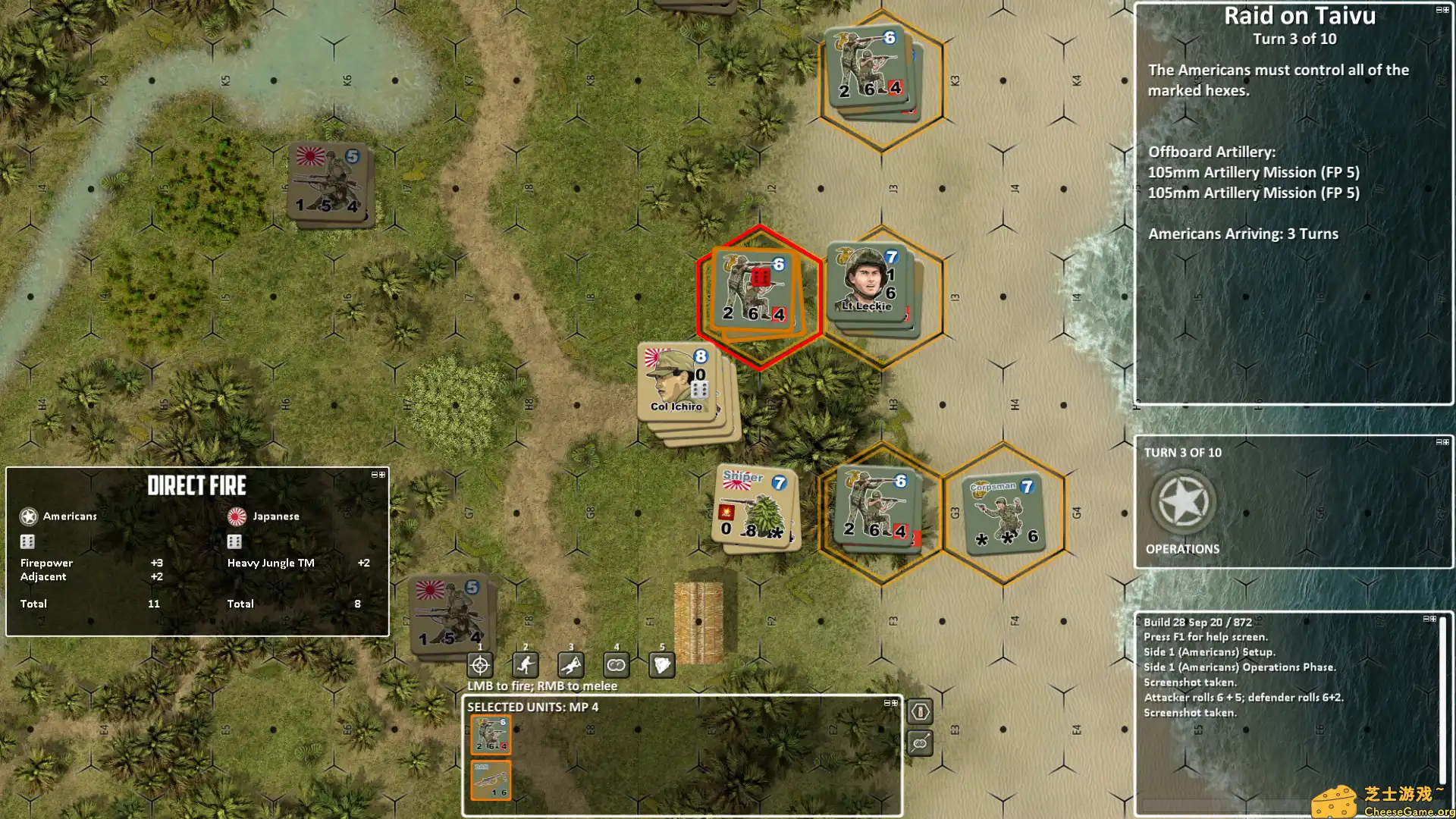The width and height of the screenshot is (1456, 819).
Task: Click the binoculars icon numbered 4
Action: point(616,665)
